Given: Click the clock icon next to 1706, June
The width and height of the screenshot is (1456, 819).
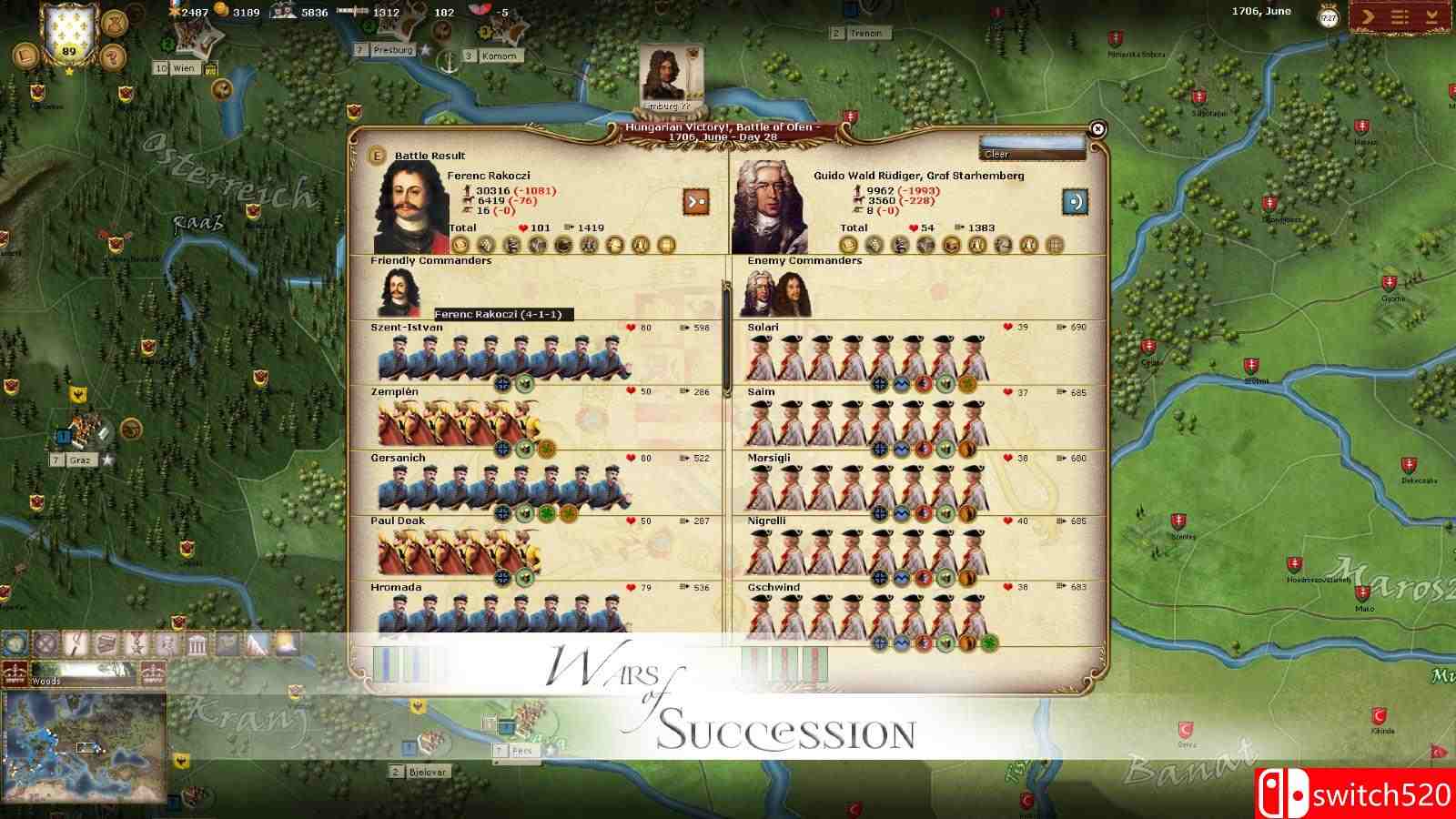Looking at the screenshot, I should coord(1328,15).
